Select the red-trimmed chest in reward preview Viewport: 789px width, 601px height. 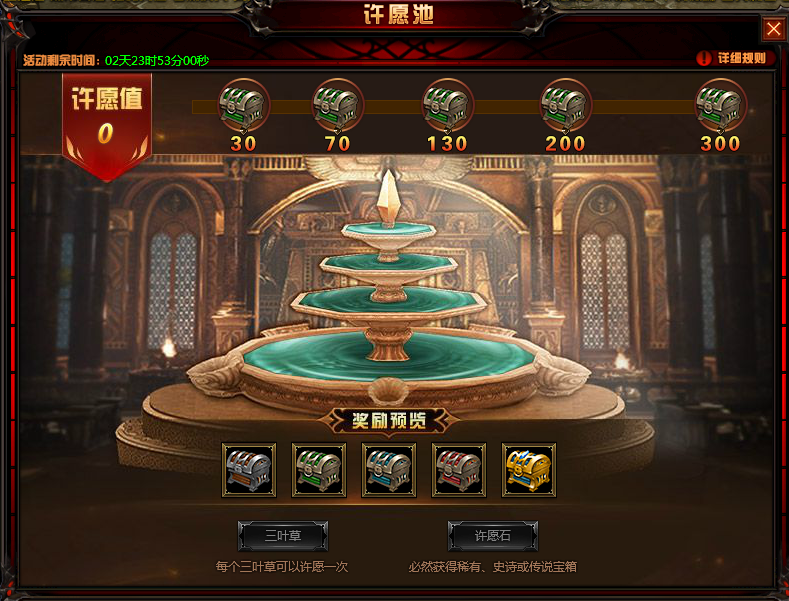click(458, 470)
